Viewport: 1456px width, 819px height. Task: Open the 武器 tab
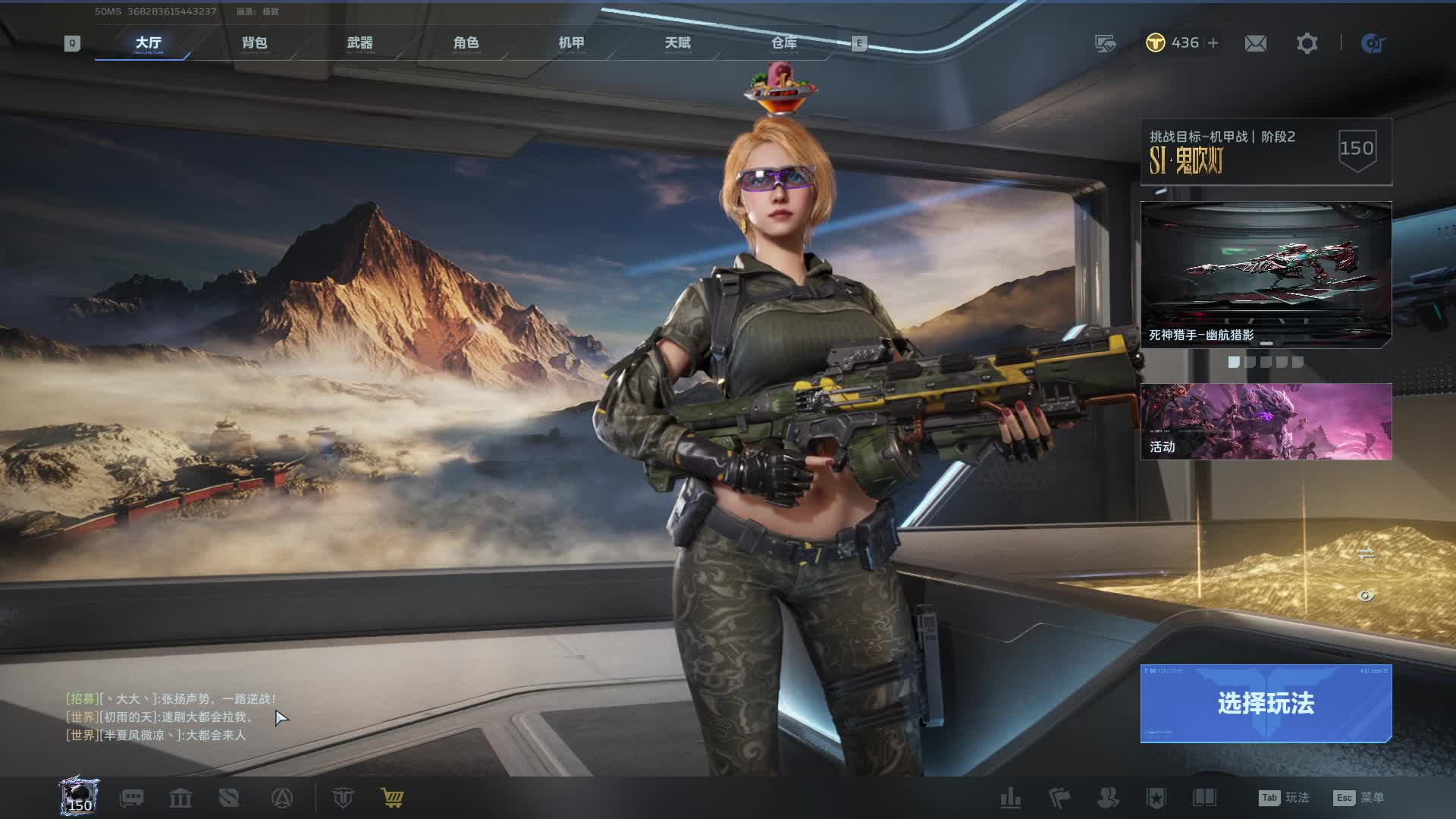point(359,43)
